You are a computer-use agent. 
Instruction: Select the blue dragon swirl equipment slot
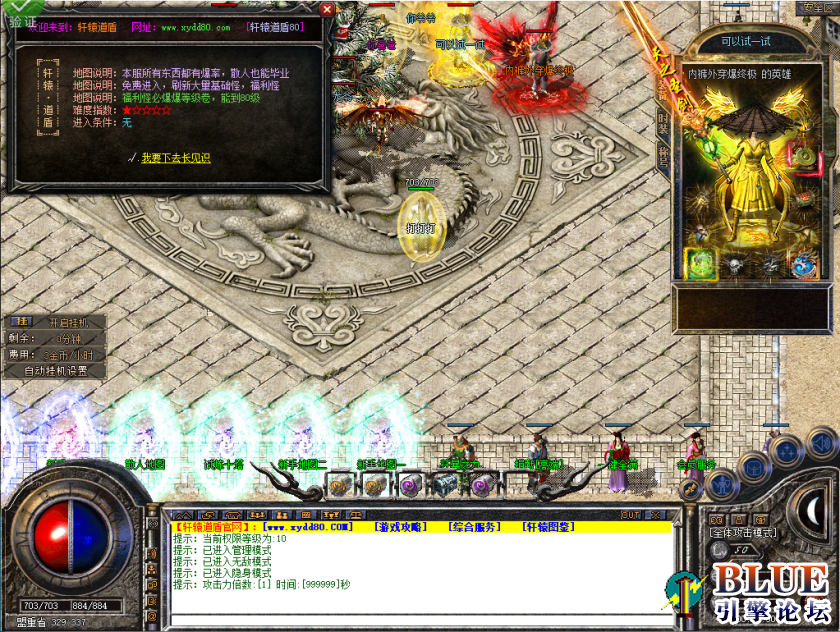pos(804,265)
